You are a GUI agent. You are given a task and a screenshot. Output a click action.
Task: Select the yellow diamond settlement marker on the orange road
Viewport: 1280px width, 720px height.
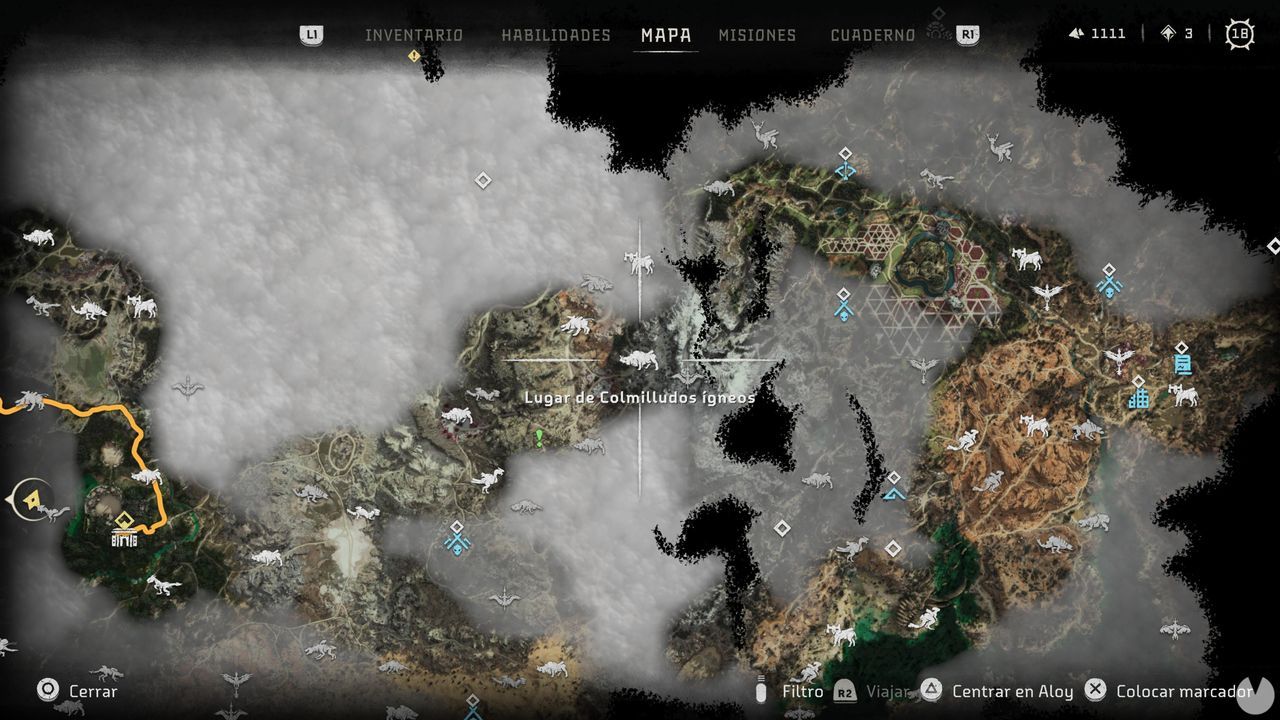click(x=122, y=519)
